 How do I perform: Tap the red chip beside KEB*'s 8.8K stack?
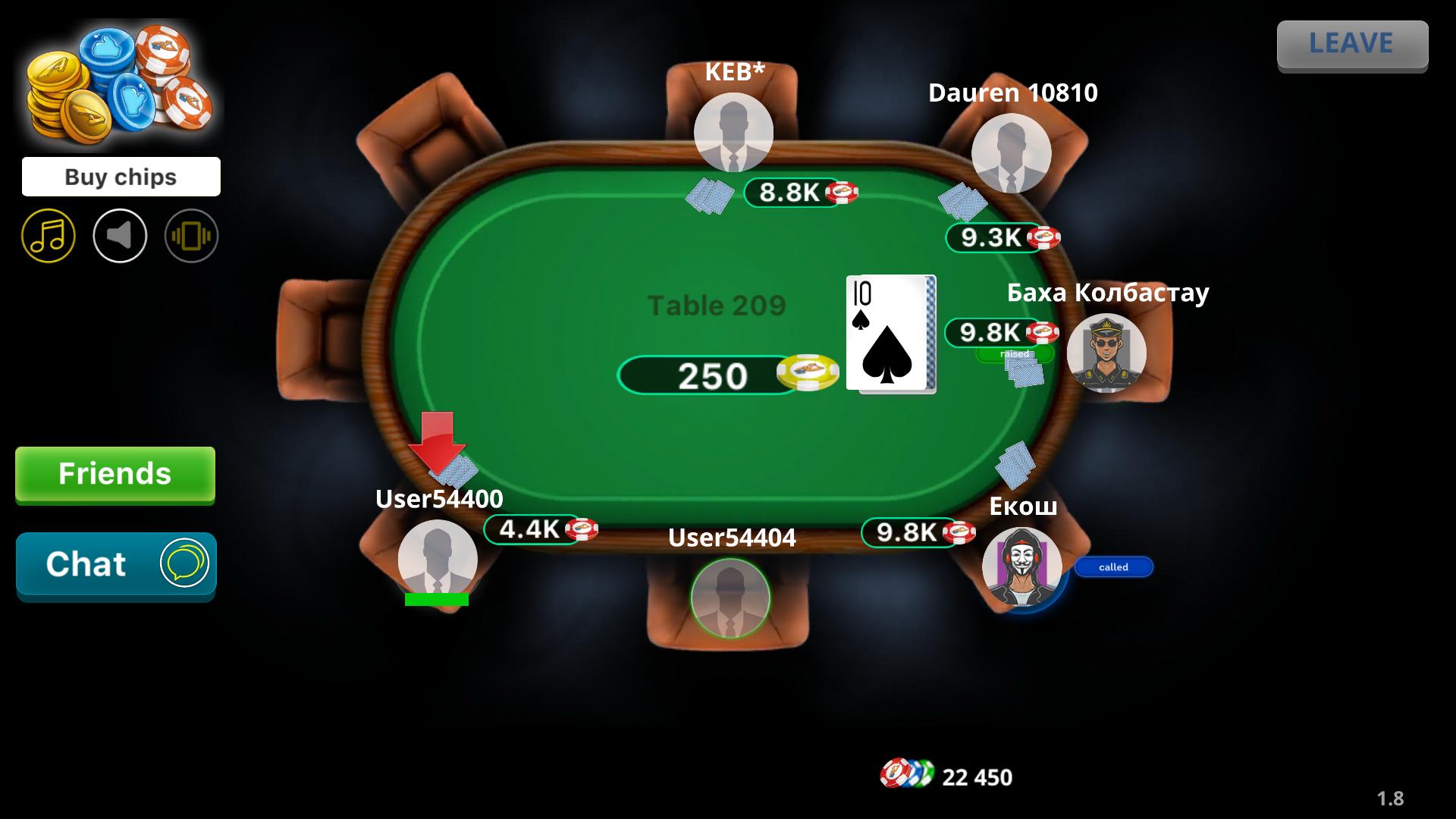844,192
